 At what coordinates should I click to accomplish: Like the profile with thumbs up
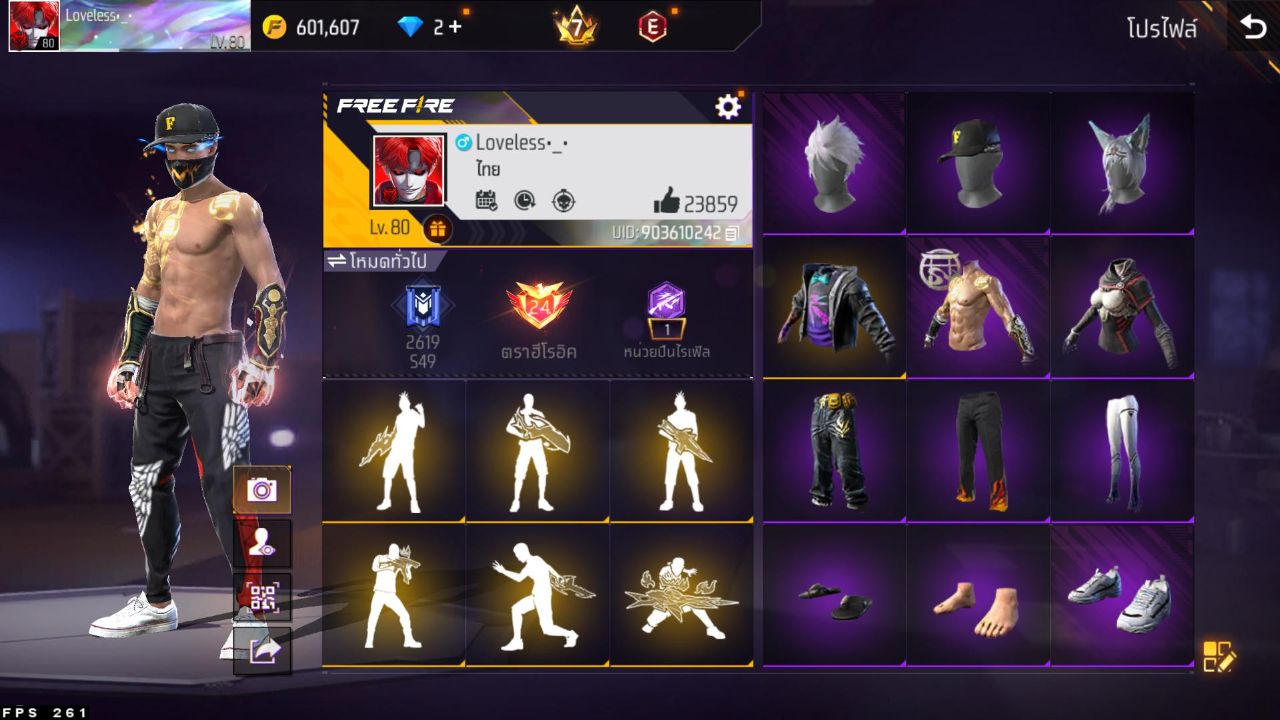[x=666, y=202]
